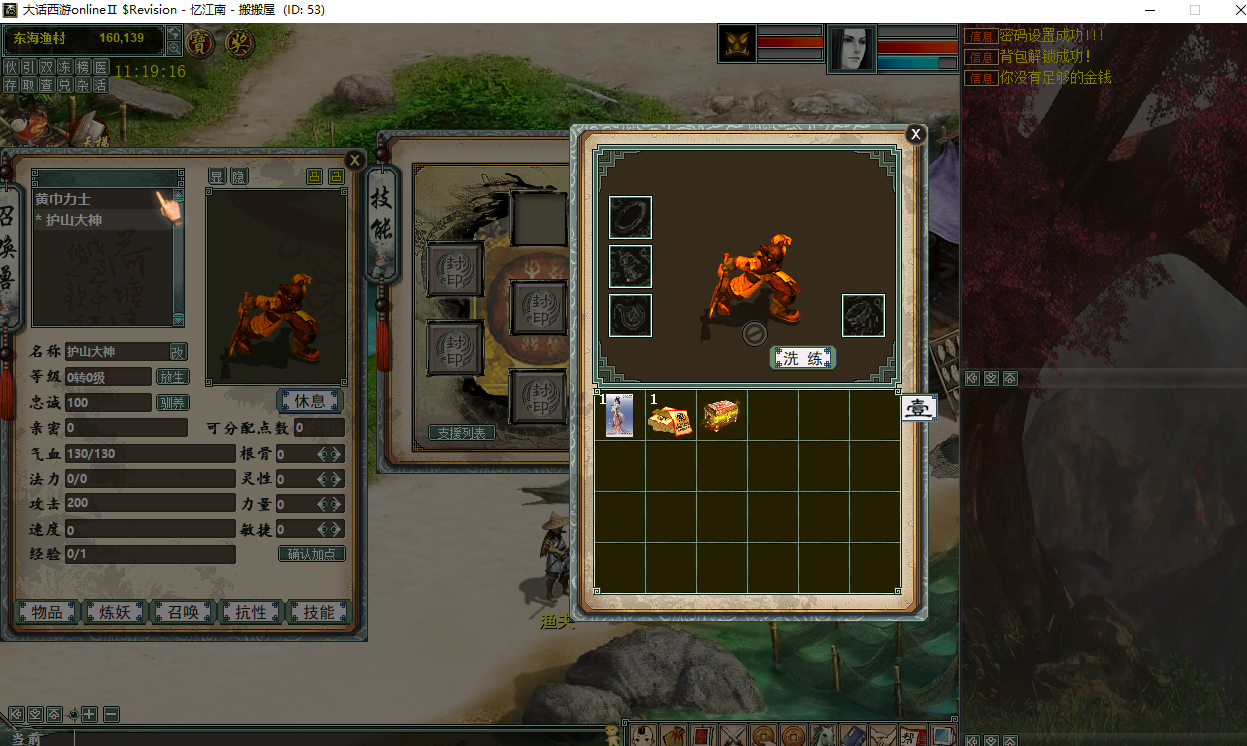This screenshot has height=746, width=1247.
Task: Open the 炼妖 refining tab
Action: pos(116,612)
